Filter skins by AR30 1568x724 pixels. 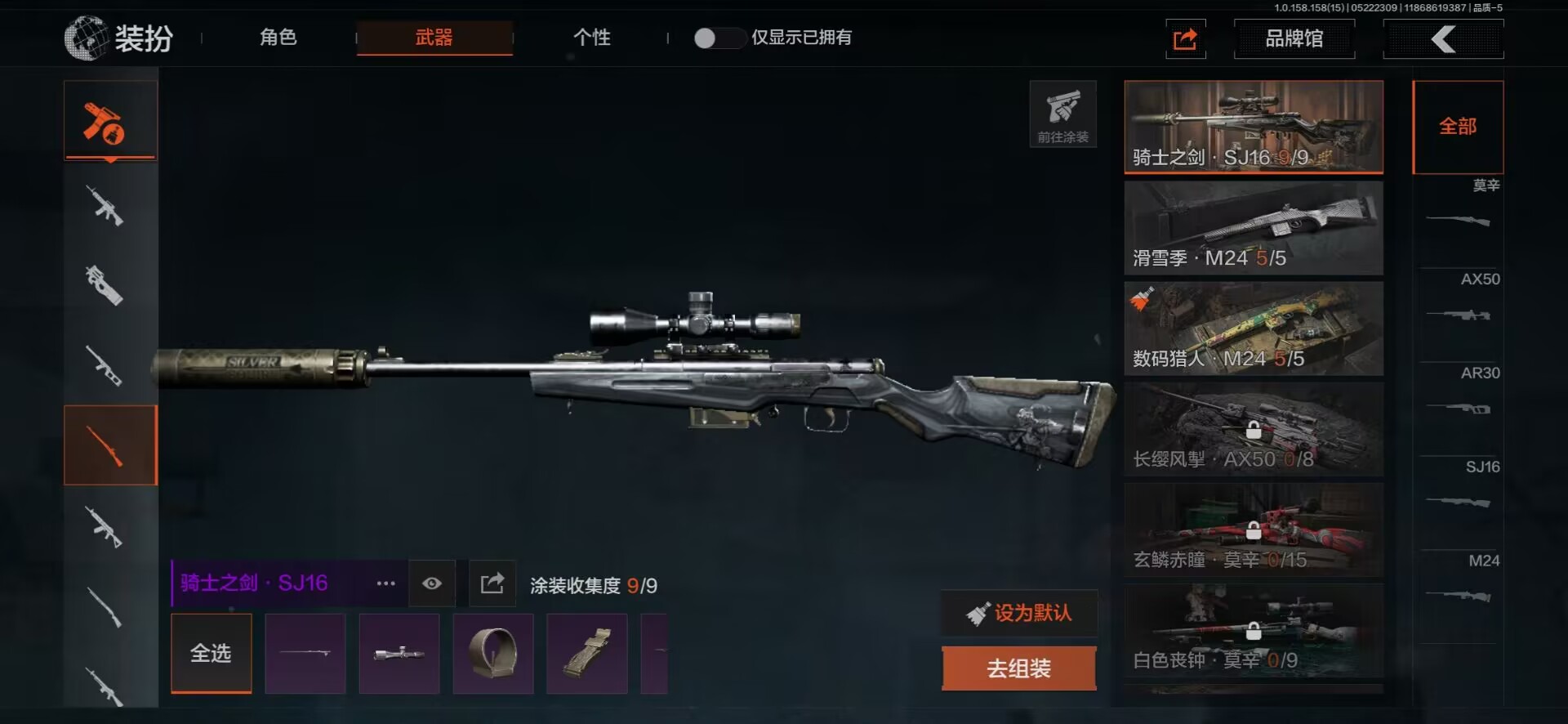pos(1459,398)
